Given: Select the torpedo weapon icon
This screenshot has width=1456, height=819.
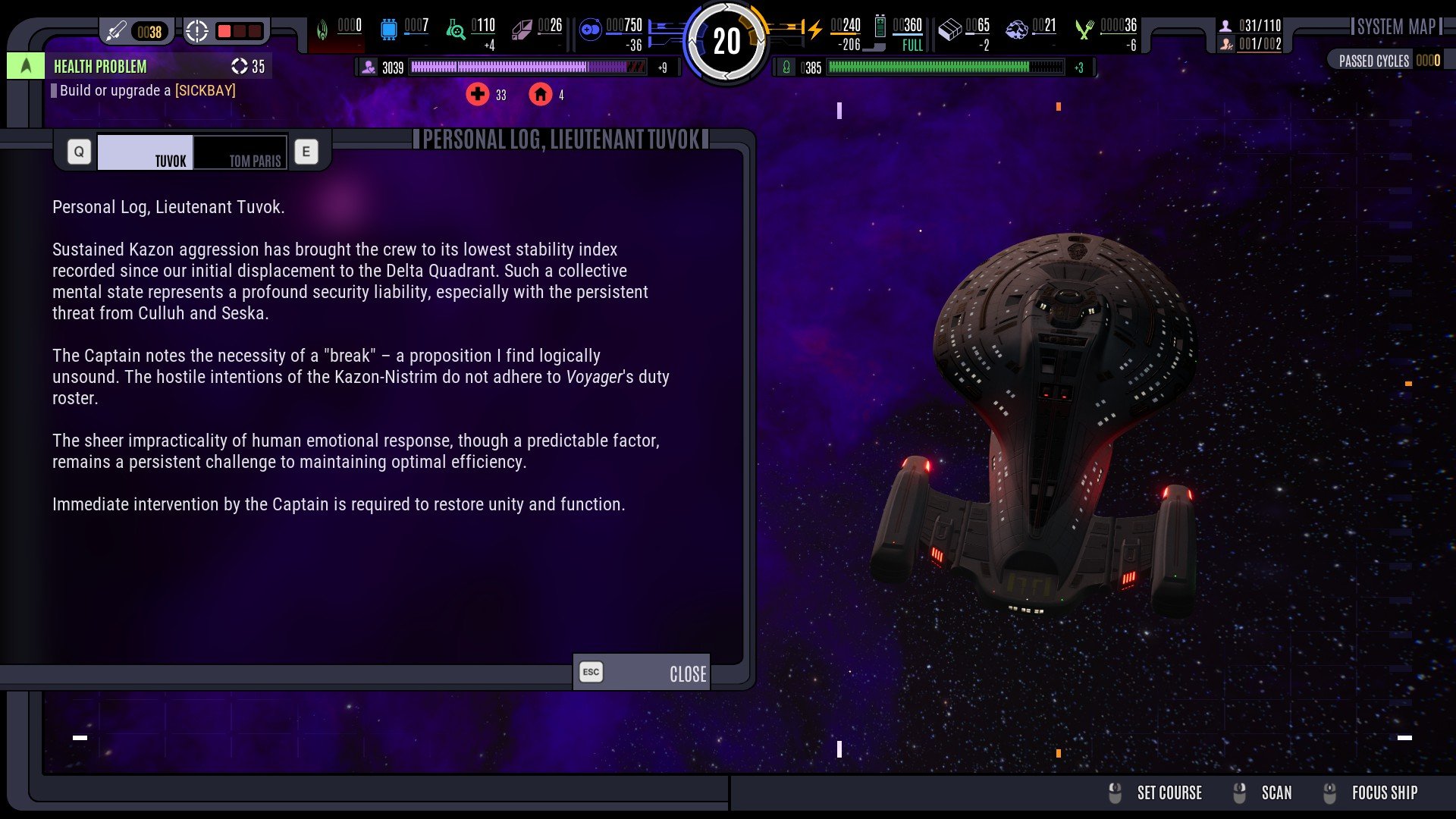Looking at the screenshot, I should coord(116,31).
